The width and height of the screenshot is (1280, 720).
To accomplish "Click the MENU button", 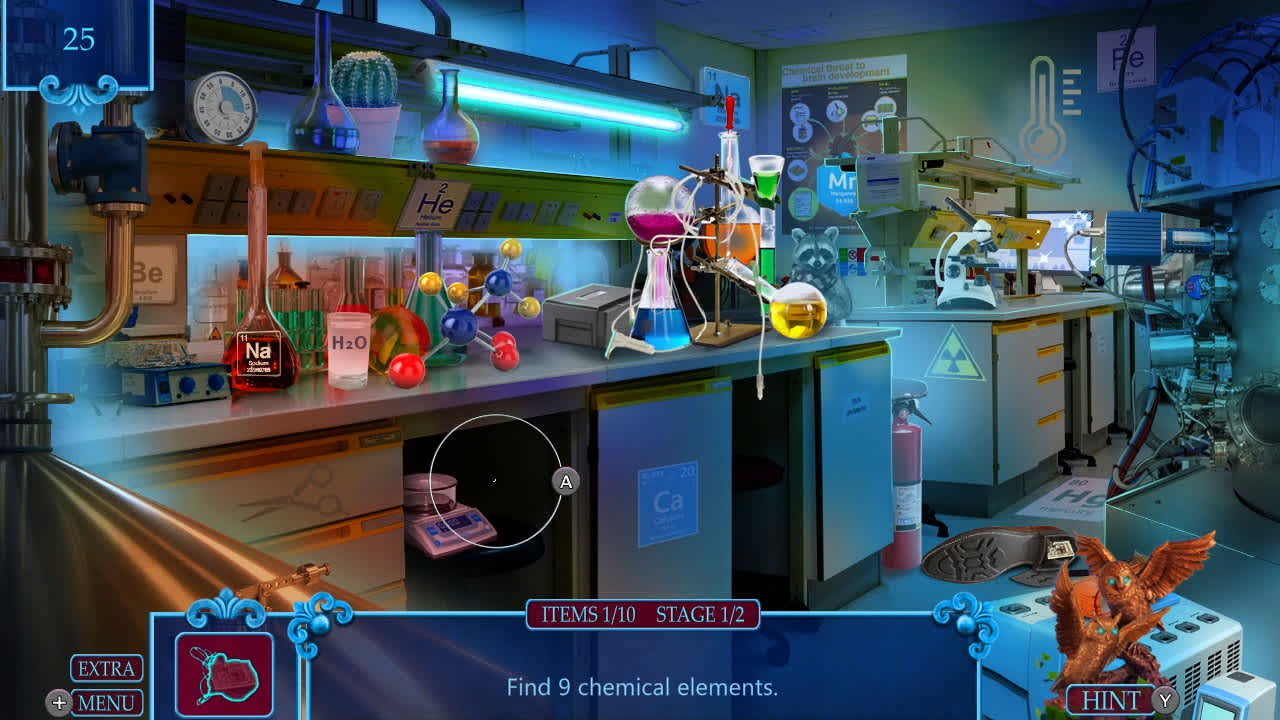I will (105, 700).
